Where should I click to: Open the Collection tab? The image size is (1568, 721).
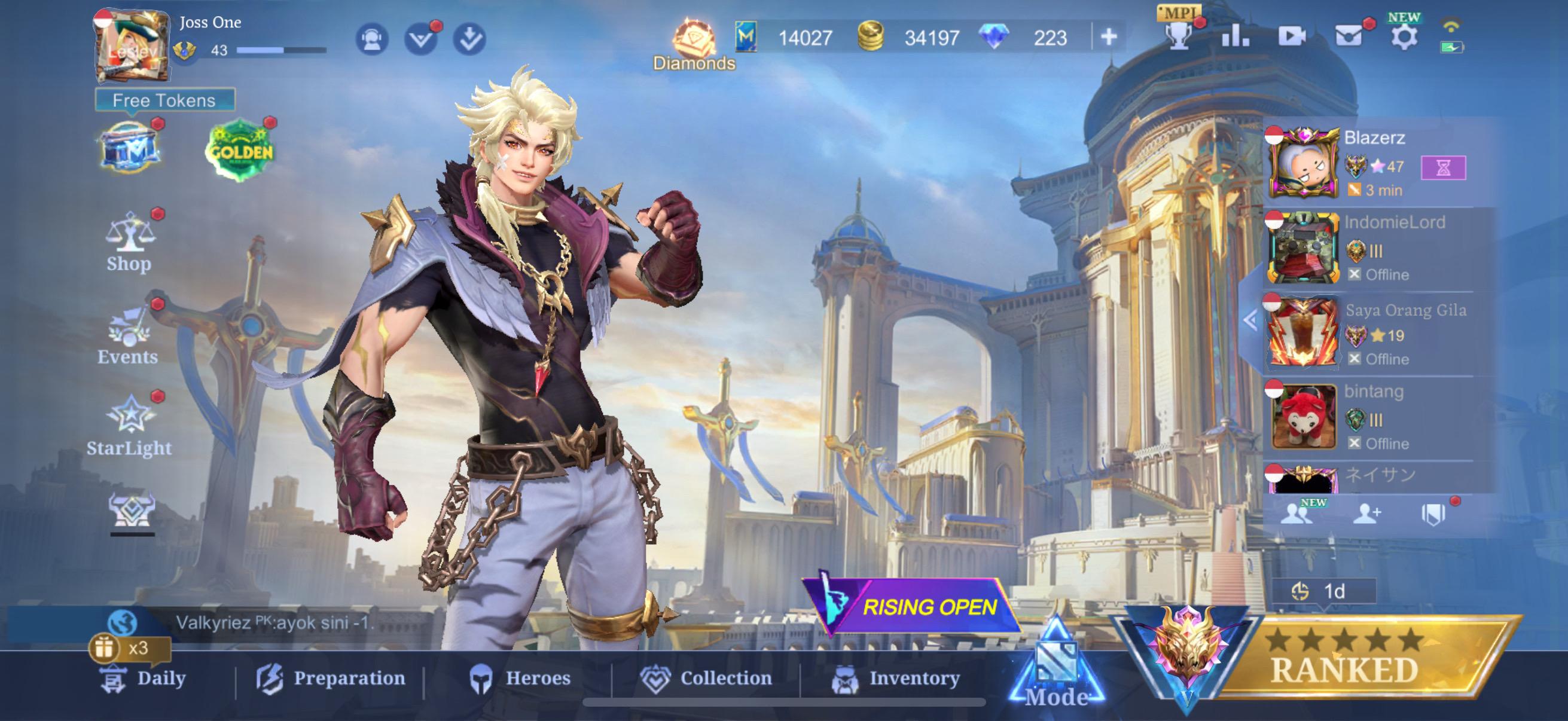706,679
